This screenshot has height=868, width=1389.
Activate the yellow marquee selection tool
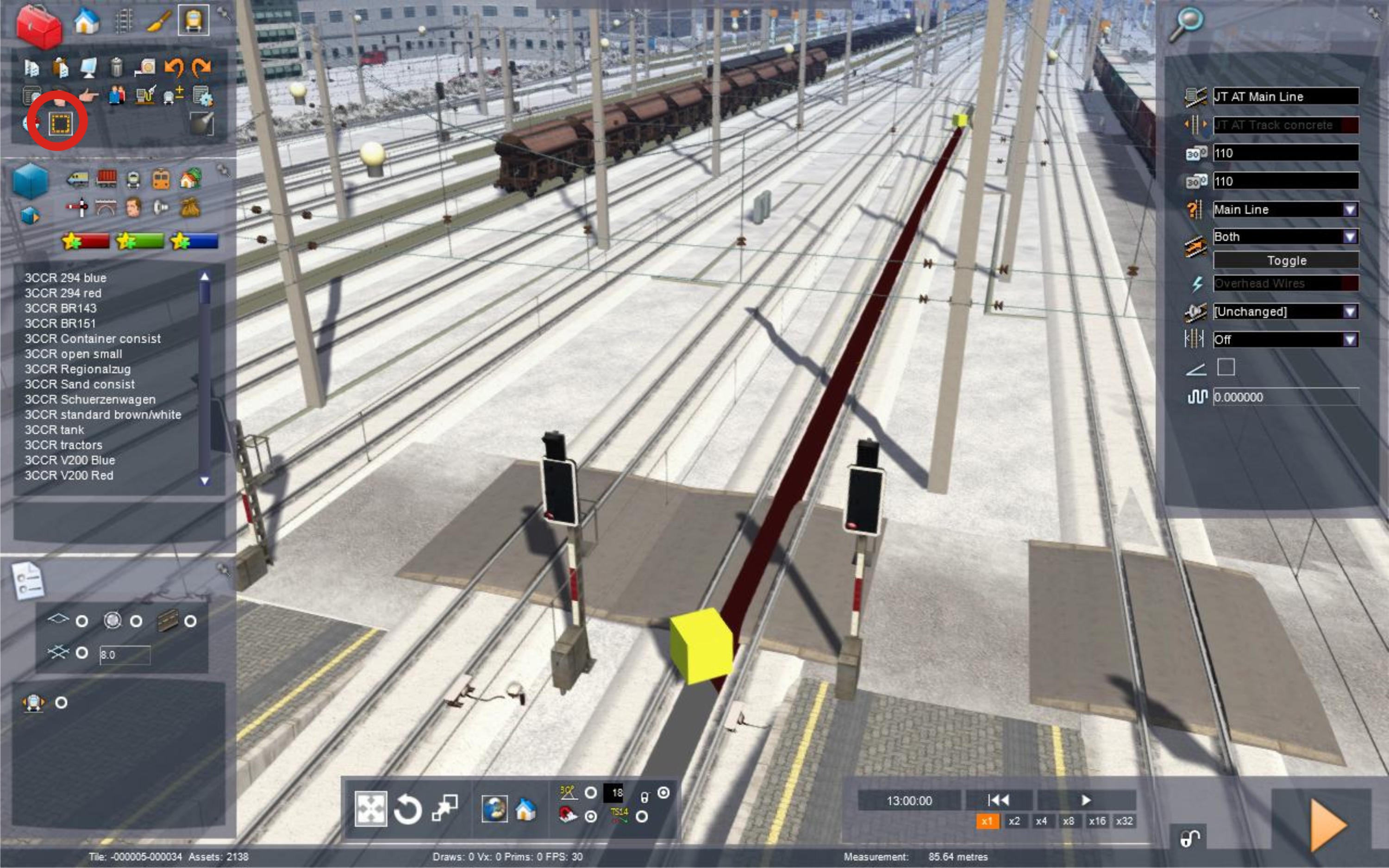click(60, 123)
